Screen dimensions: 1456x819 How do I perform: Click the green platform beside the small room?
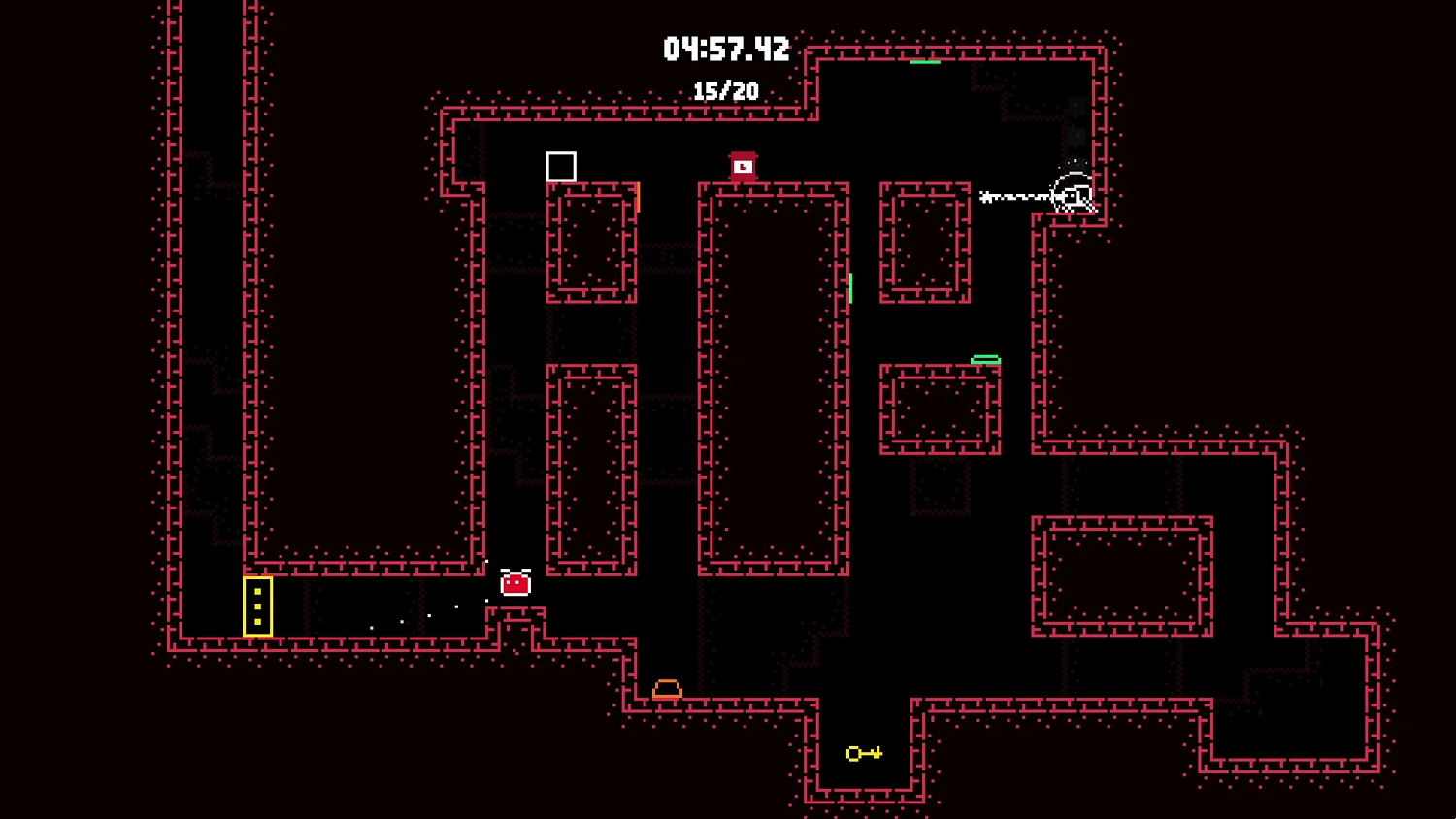tap(985, 359)
